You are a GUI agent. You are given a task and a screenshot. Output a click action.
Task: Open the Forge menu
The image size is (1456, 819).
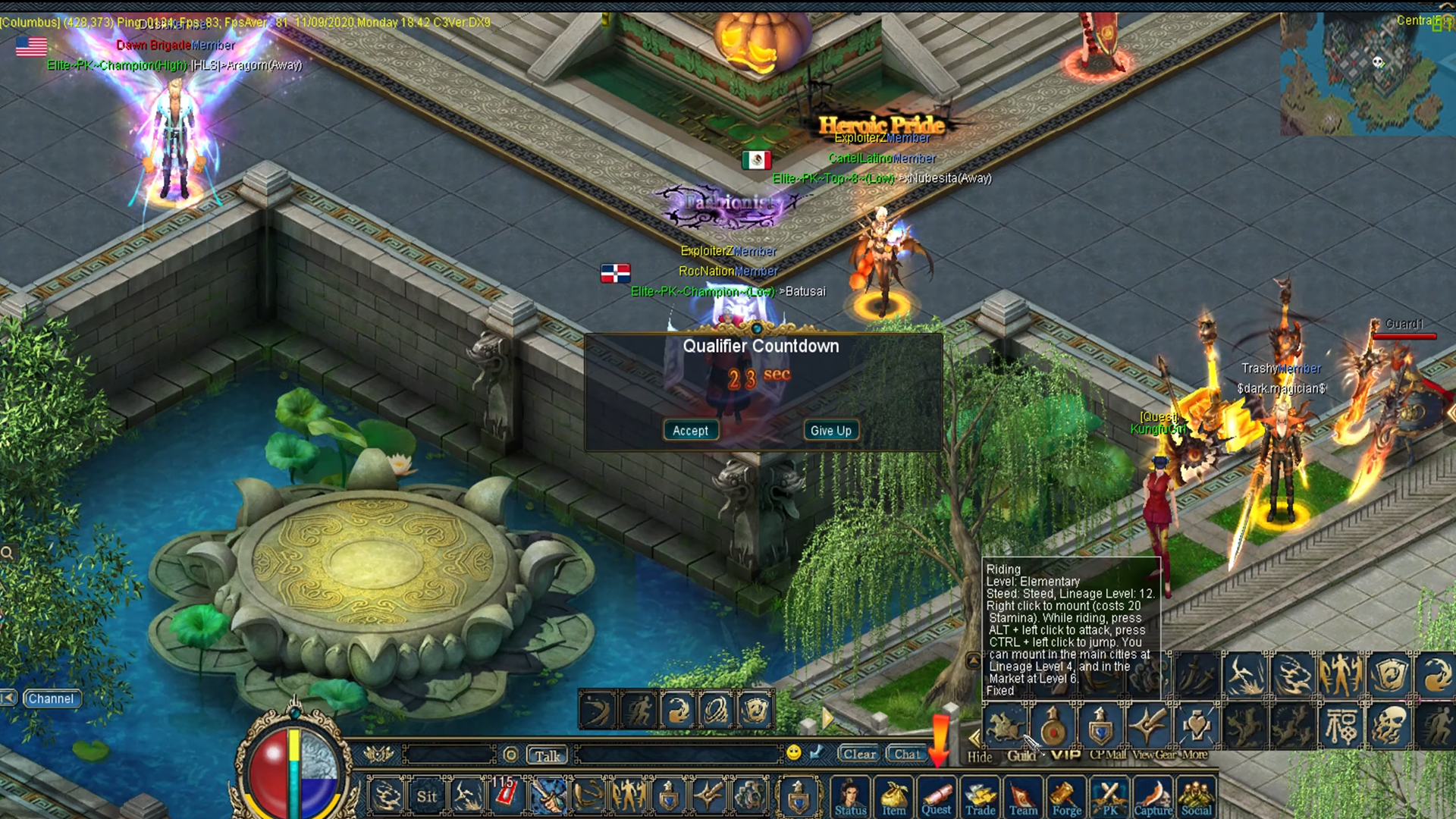1066,799
